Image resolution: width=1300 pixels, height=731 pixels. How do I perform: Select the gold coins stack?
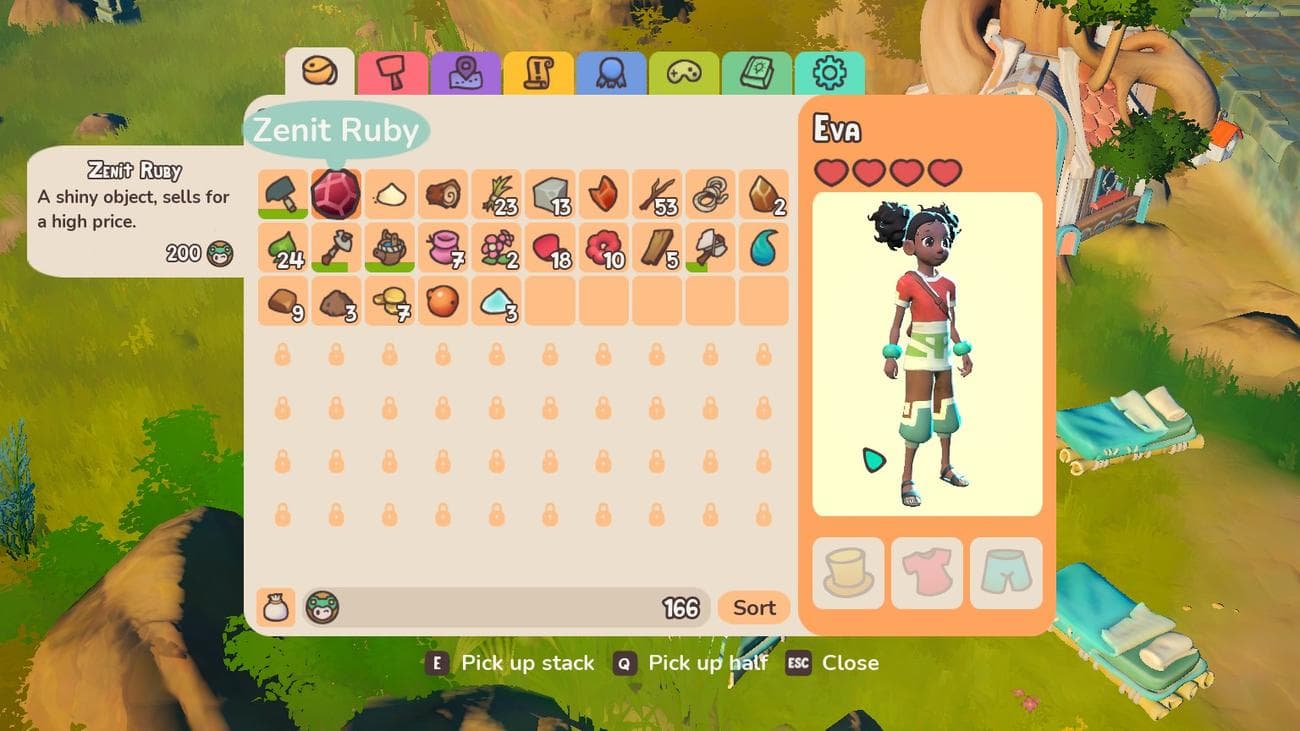click(x=389, y=300)
